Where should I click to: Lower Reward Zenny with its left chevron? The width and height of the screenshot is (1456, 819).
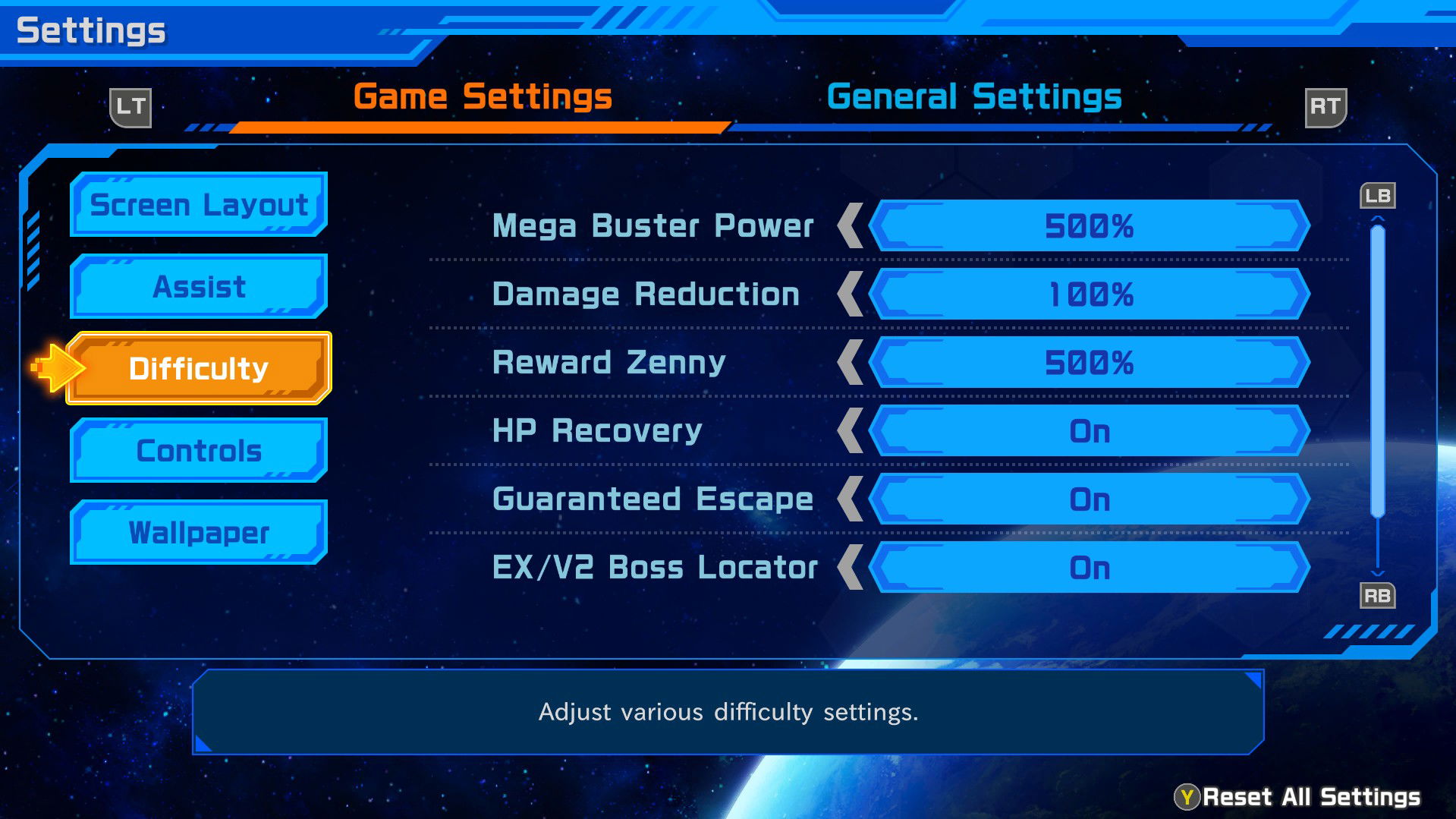(851, 362)
